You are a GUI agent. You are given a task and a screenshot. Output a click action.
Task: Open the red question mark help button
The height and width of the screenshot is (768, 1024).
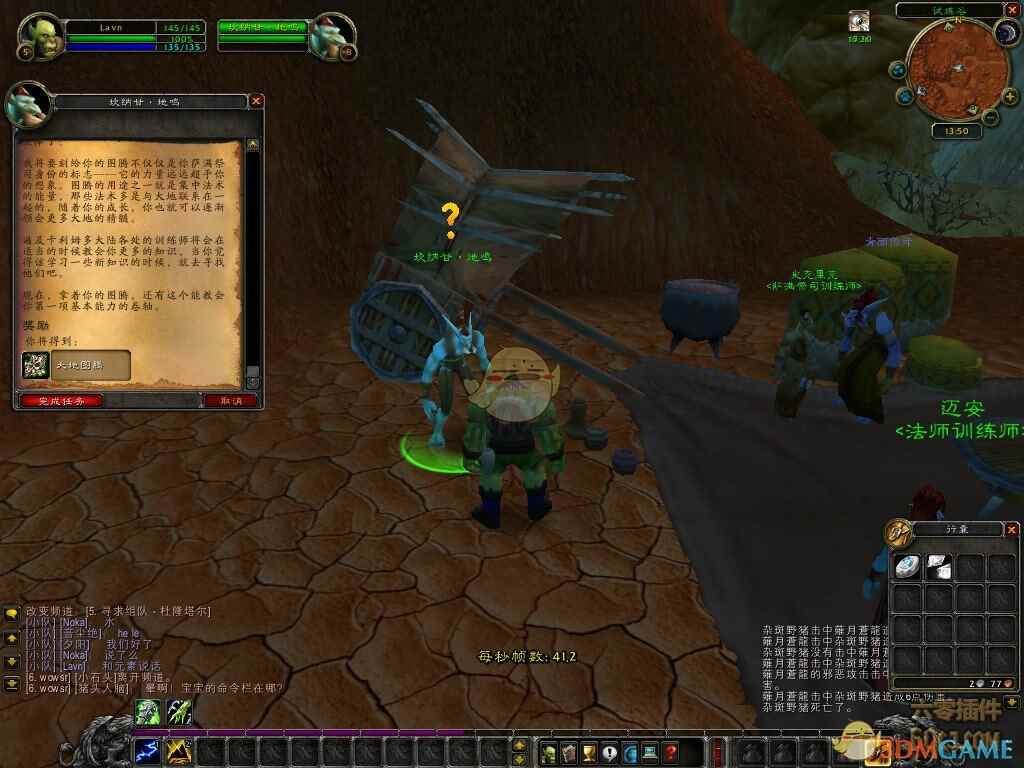click(x=671, y=751)
